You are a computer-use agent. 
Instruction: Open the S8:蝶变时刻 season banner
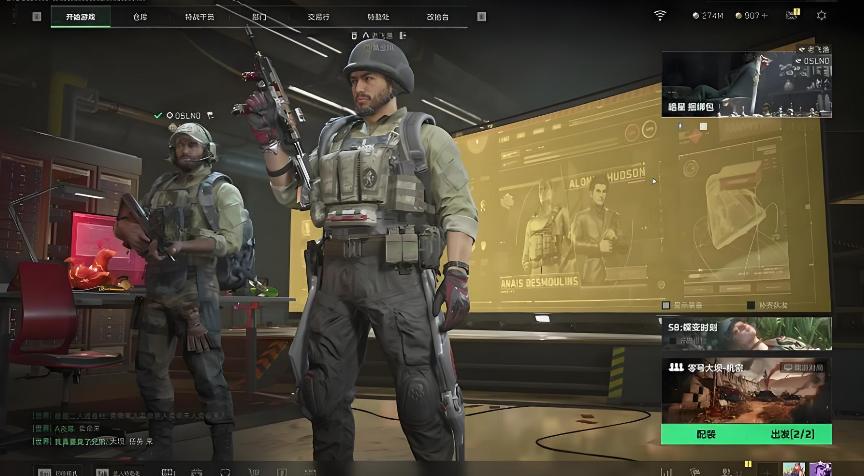[745, 333]
